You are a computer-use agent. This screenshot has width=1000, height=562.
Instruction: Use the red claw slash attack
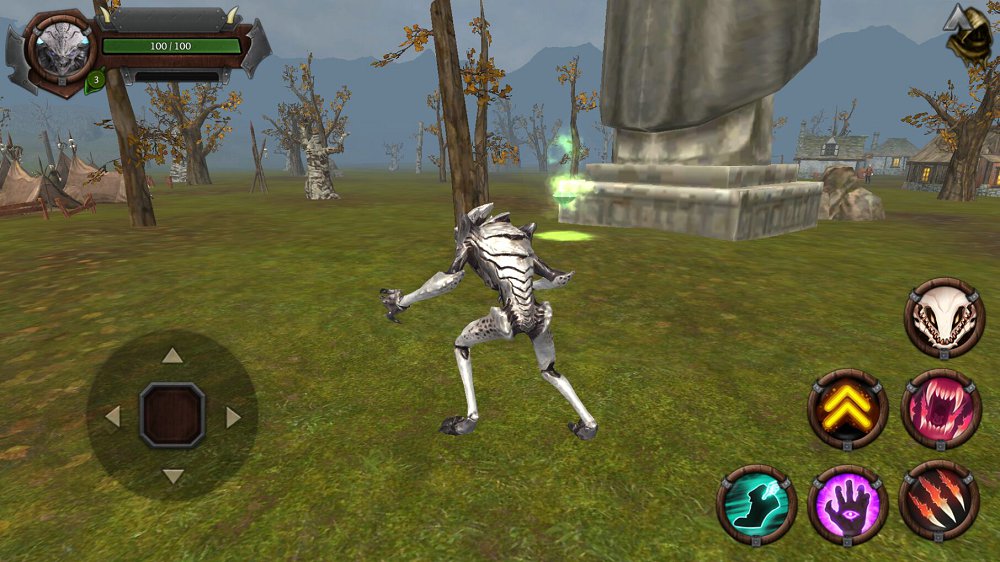[x=939, y=501]
